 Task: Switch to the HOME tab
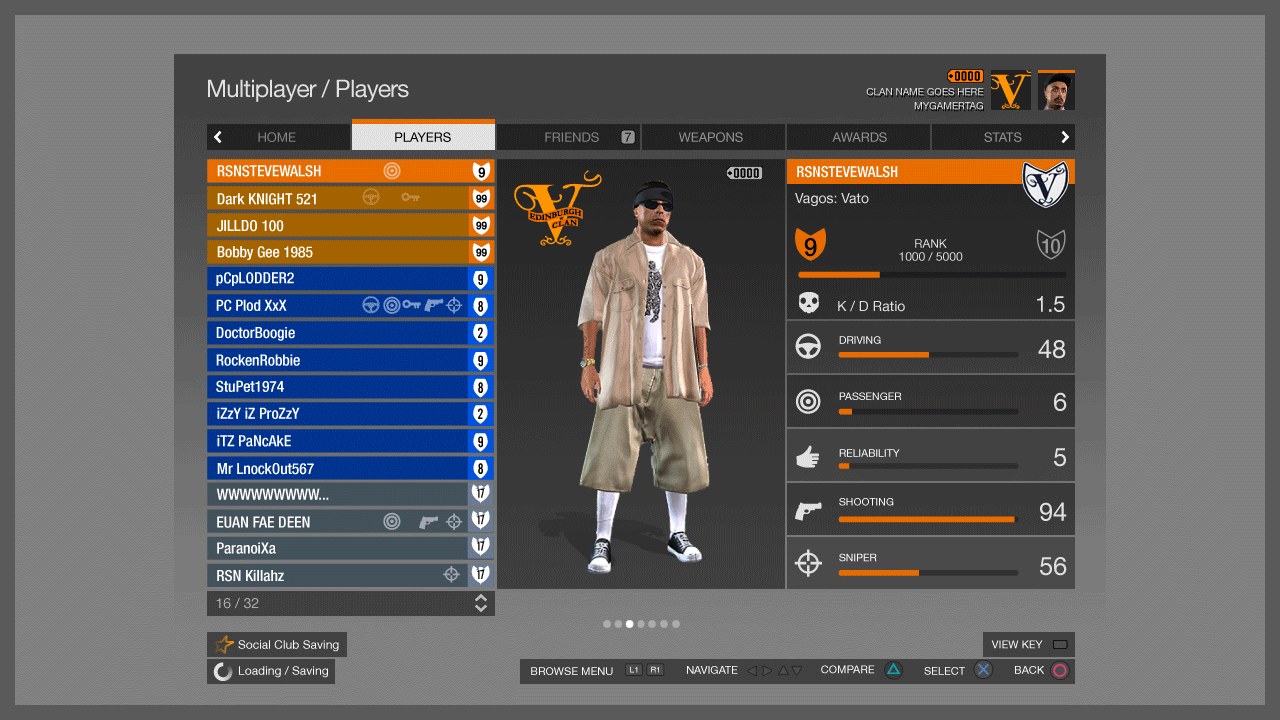tap(276, 137)
